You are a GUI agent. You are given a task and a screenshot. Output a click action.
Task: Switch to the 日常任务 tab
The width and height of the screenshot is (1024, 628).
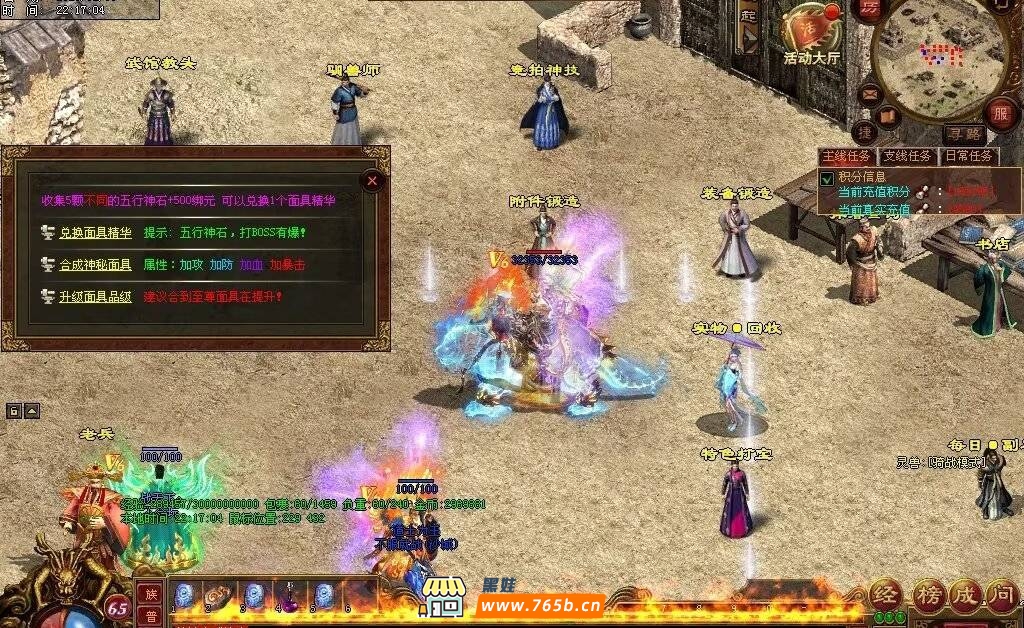tap(967, 157)
